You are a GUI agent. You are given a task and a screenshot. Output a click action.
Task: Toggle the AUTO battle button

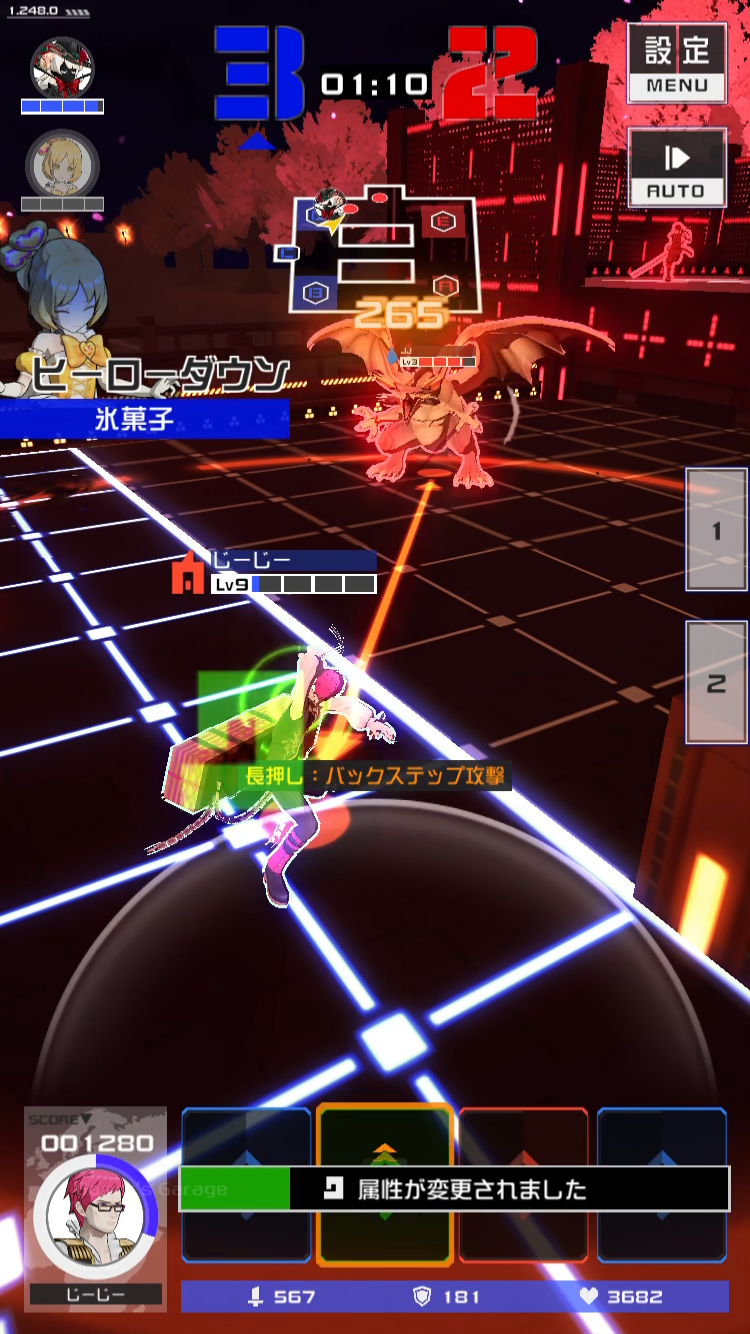coord(677,168)
